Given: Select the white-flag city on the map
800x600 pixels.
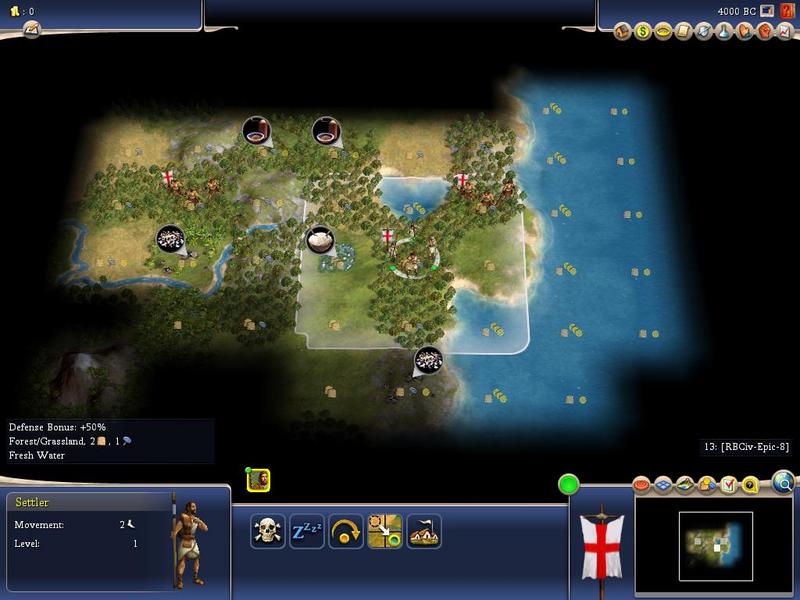Looking at the screenshot, I should coord(388,238).
